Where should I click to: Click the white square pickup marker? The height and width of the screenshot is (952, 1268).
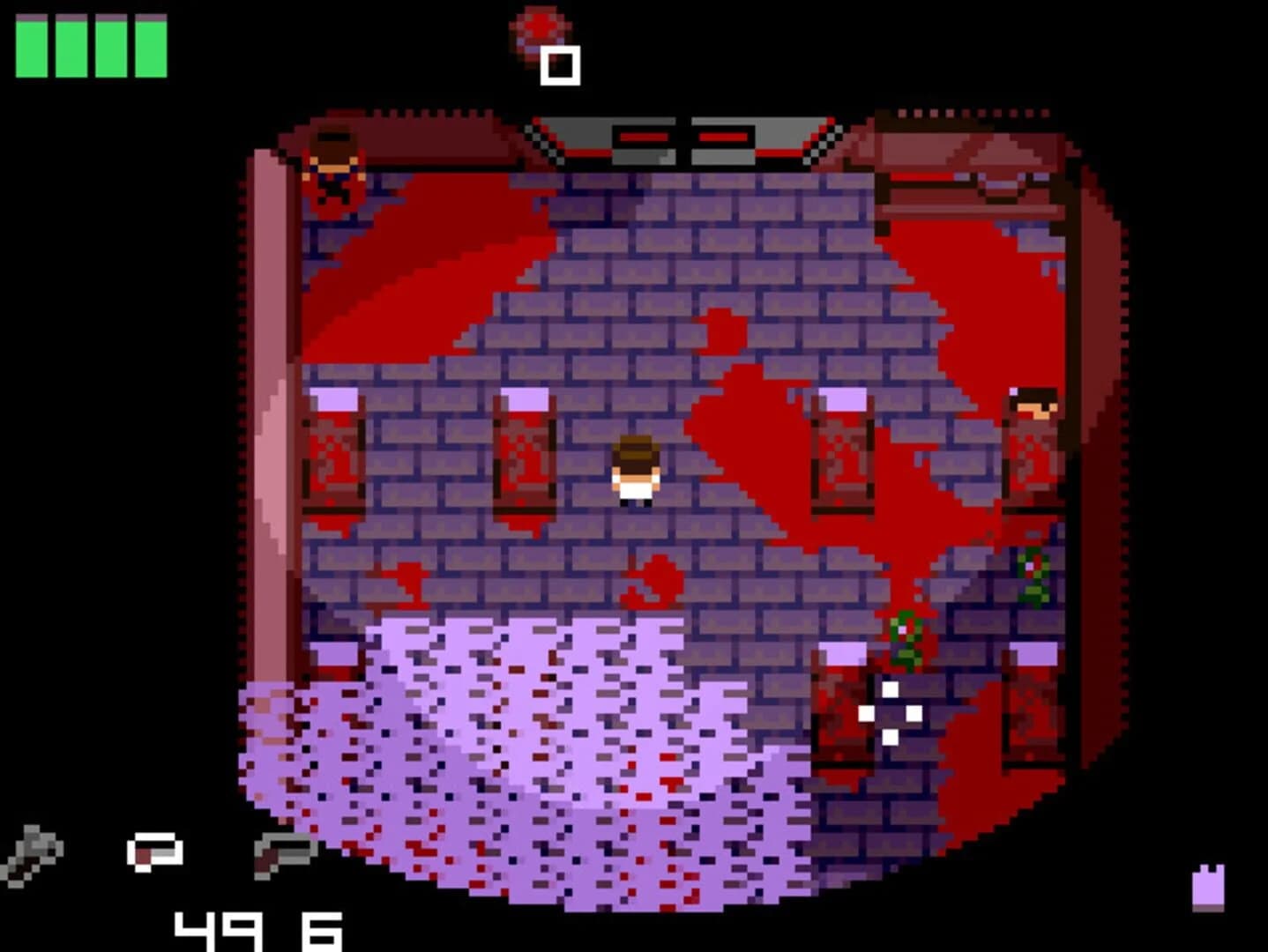point(559,63)
